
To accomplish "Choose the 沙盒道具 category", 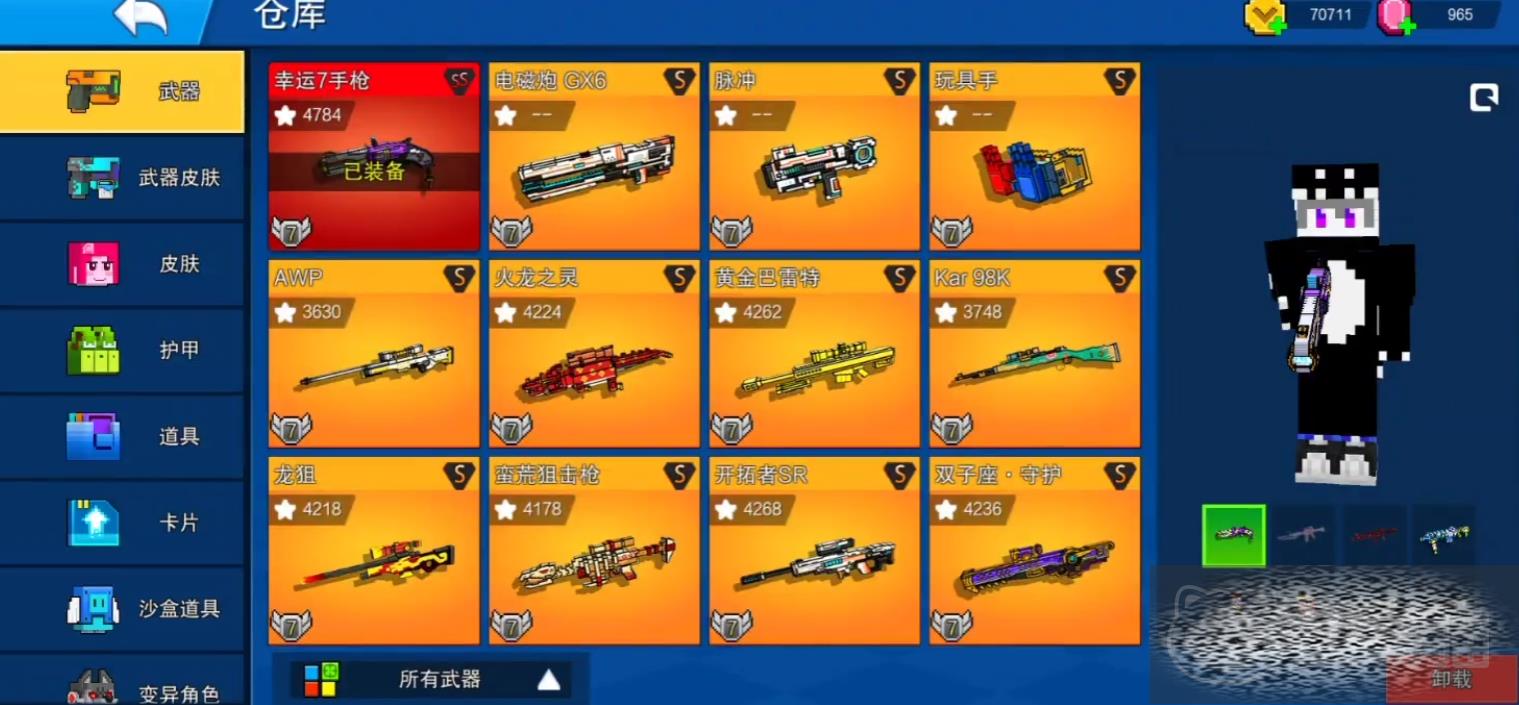I will (122, 608).
